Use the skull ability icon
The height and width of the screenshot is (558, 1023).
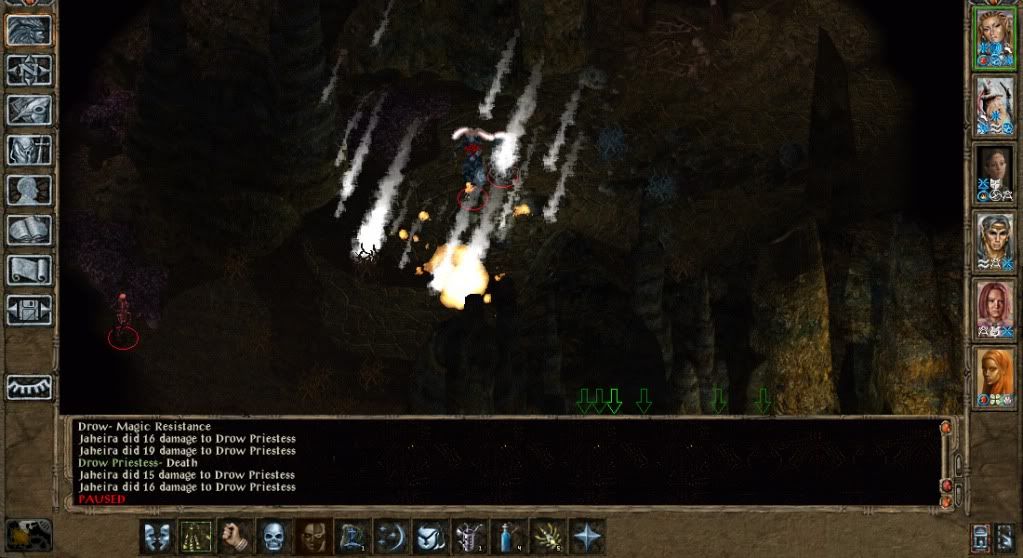click(273, 536)
